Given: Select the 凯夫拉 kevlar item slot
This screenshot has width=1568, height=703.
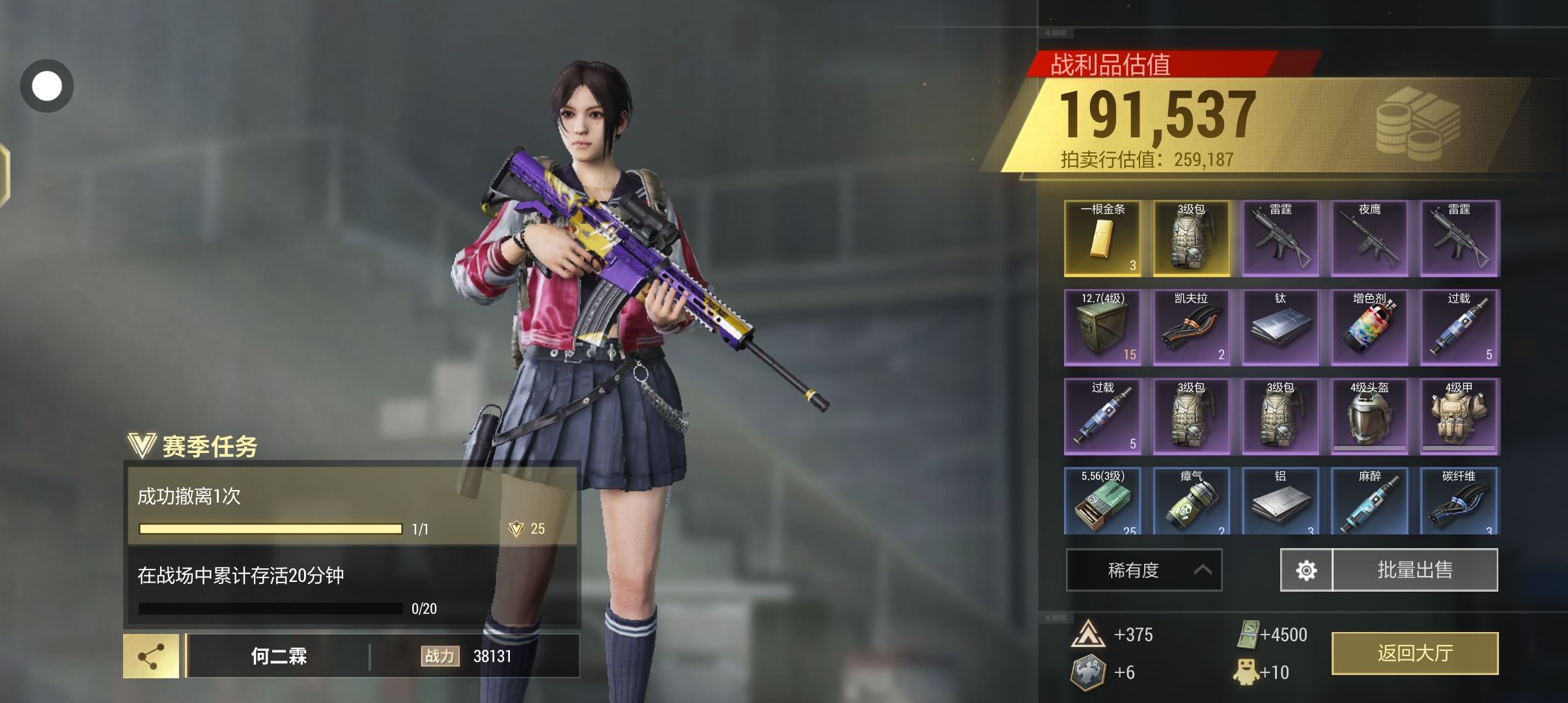Looking at the screenshot, I should click(x=1191, y=327).
